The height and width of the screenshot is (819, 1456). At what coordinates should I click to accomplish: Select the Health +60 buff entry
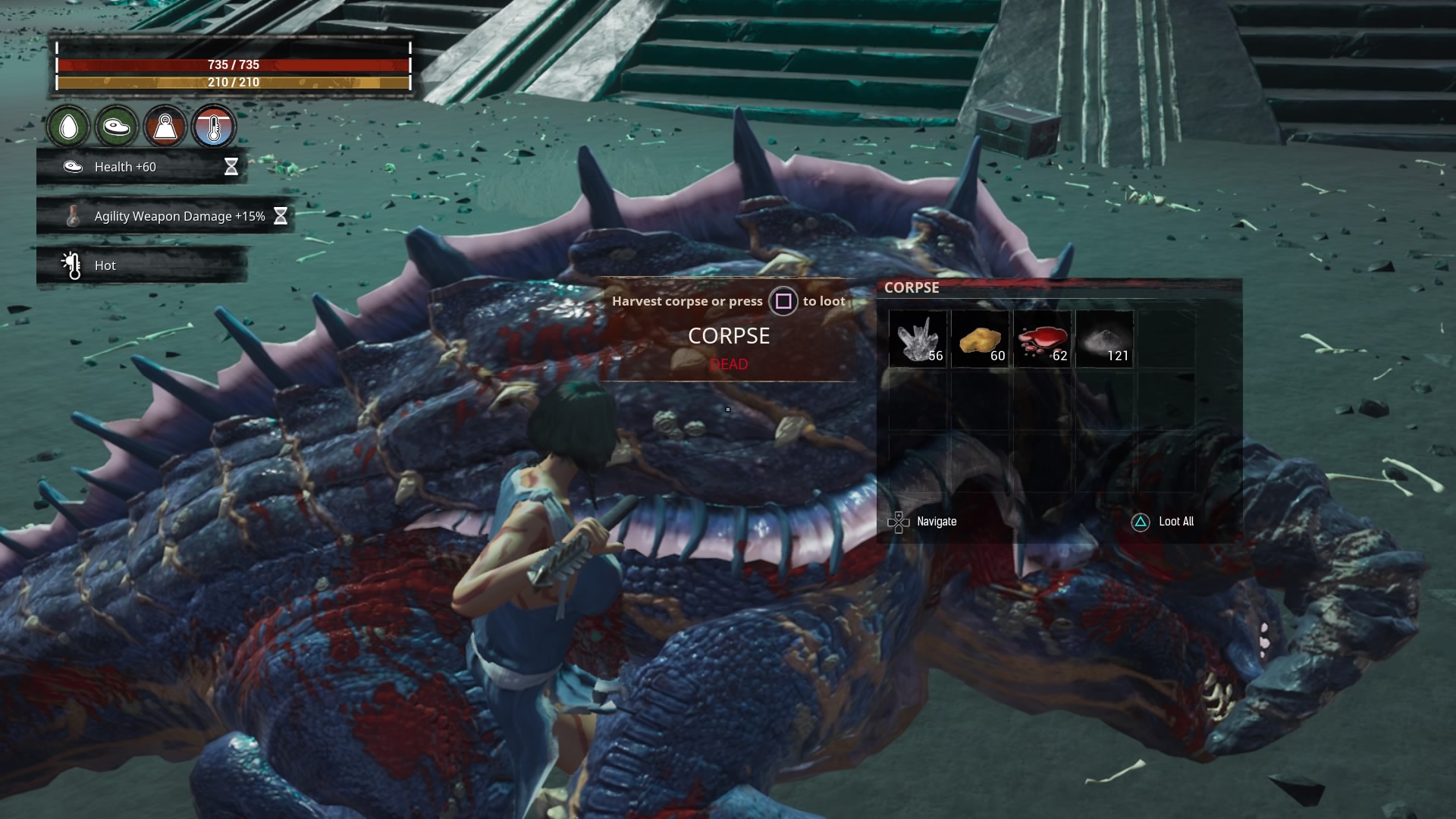[x=142, y=167]
